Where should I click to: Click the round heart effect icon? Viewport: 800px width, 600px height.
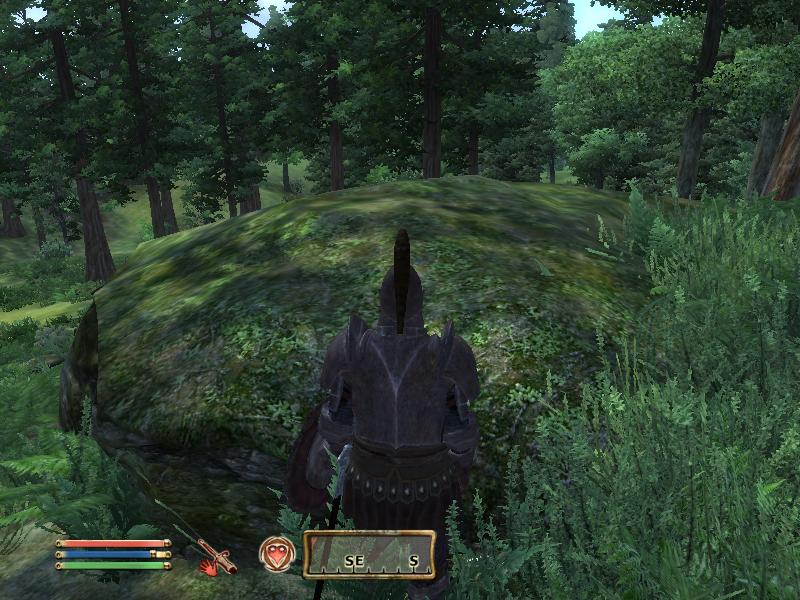(x=277, y=554)
